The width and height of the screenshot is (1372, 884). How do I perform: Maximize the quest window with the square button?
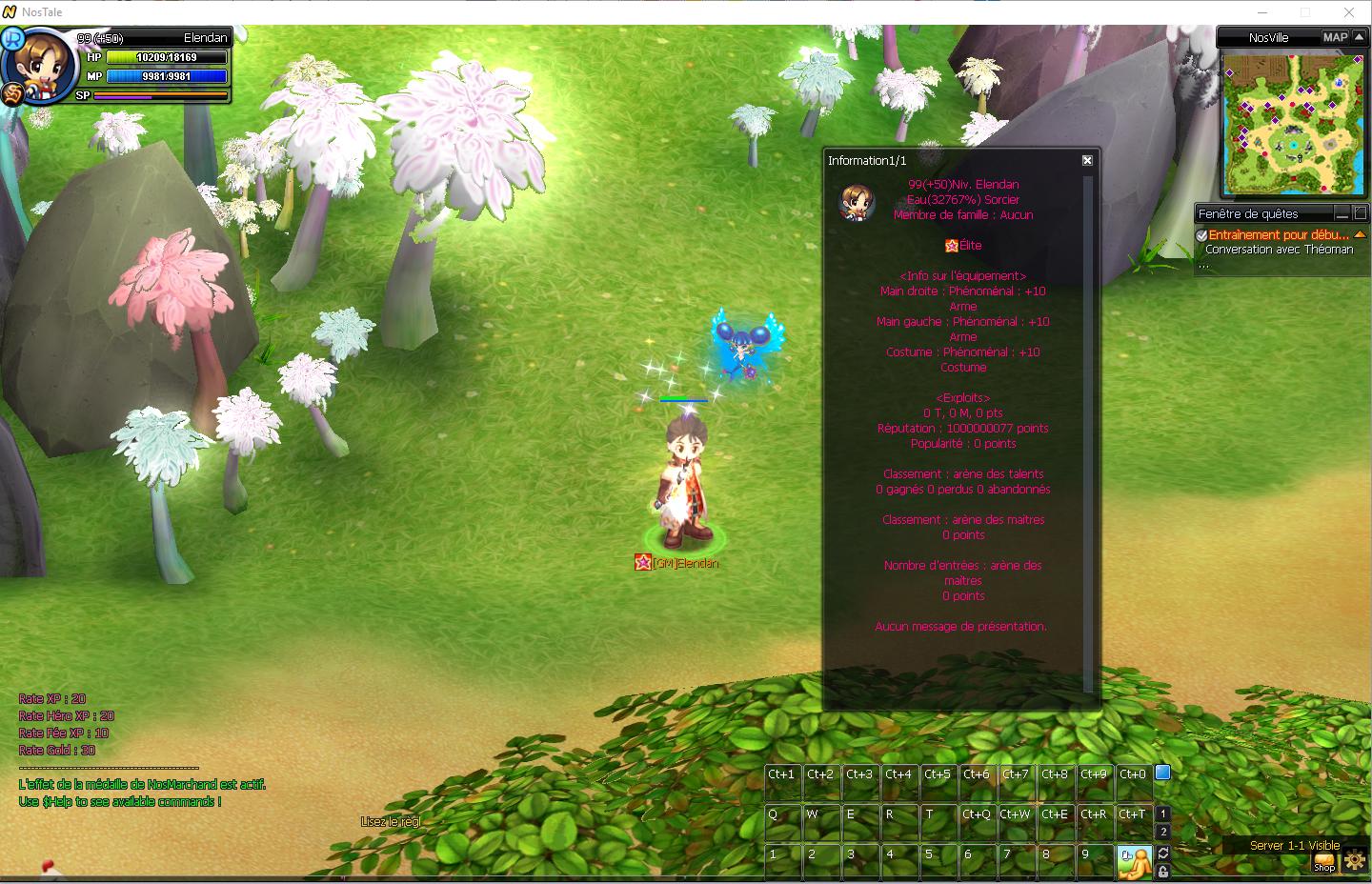pos(1360,213)
